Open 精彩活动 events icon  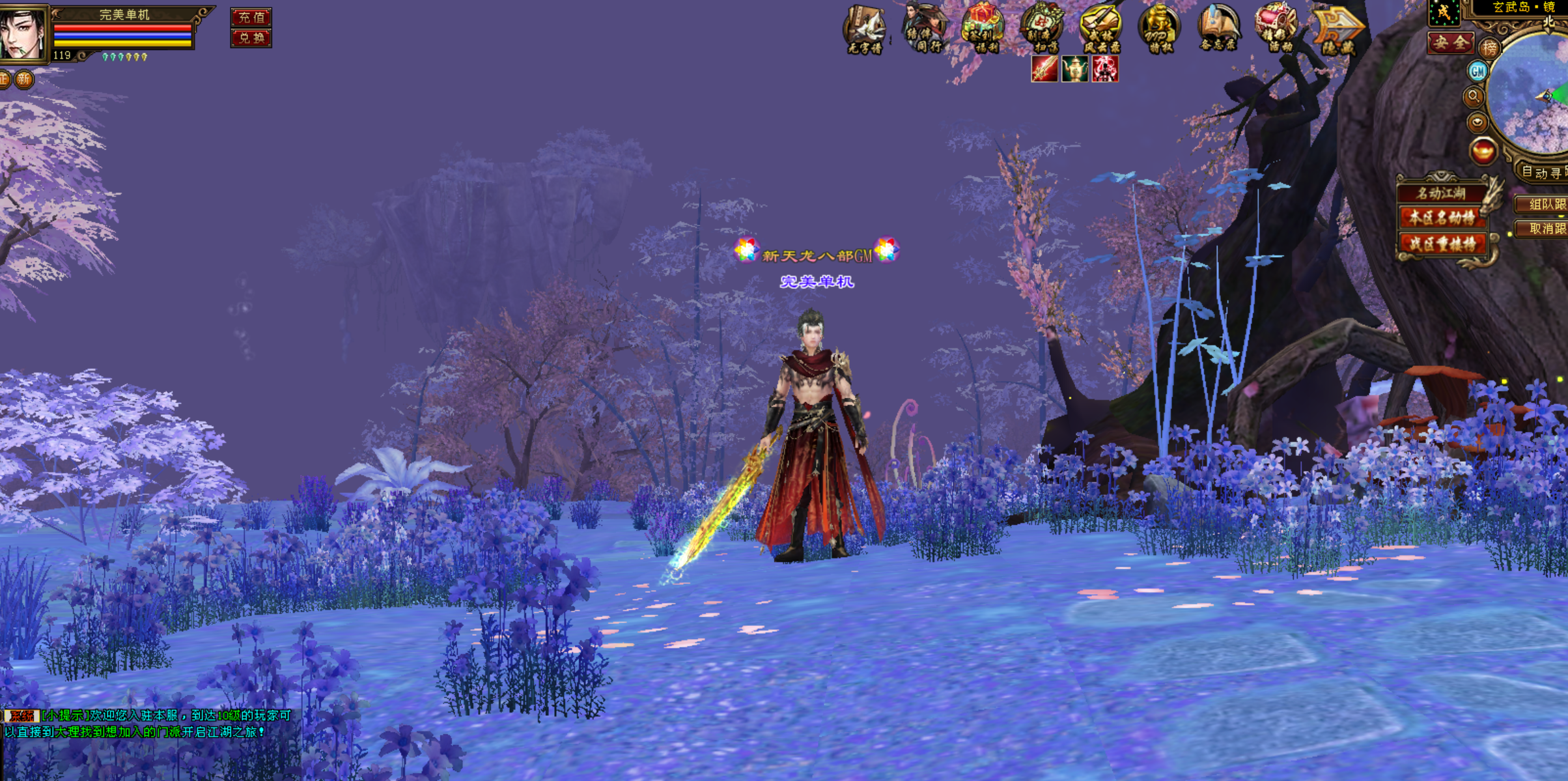point(1276,28)
